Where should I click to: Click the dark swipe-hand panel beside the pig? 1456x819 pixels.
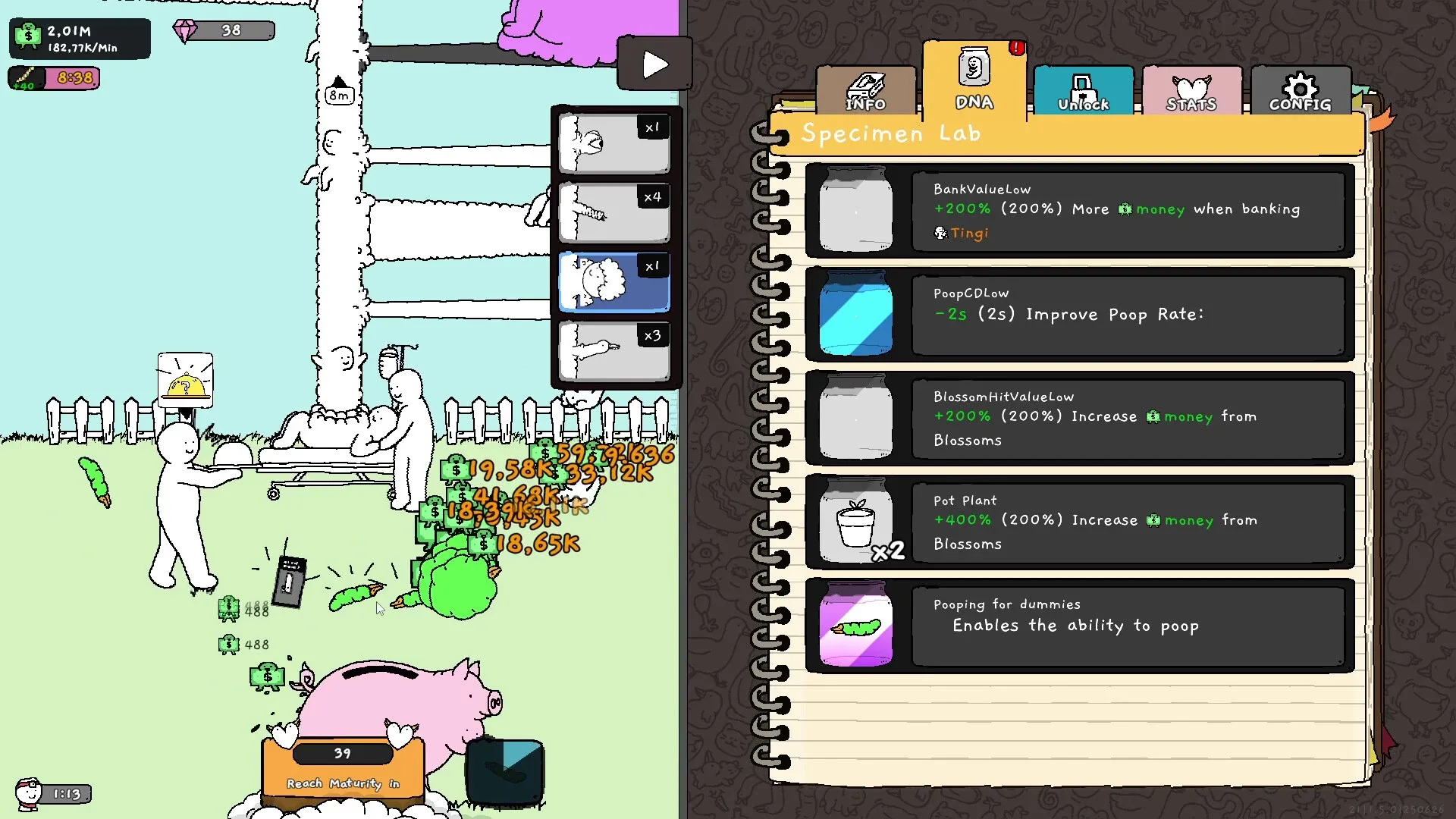[504, 772]
